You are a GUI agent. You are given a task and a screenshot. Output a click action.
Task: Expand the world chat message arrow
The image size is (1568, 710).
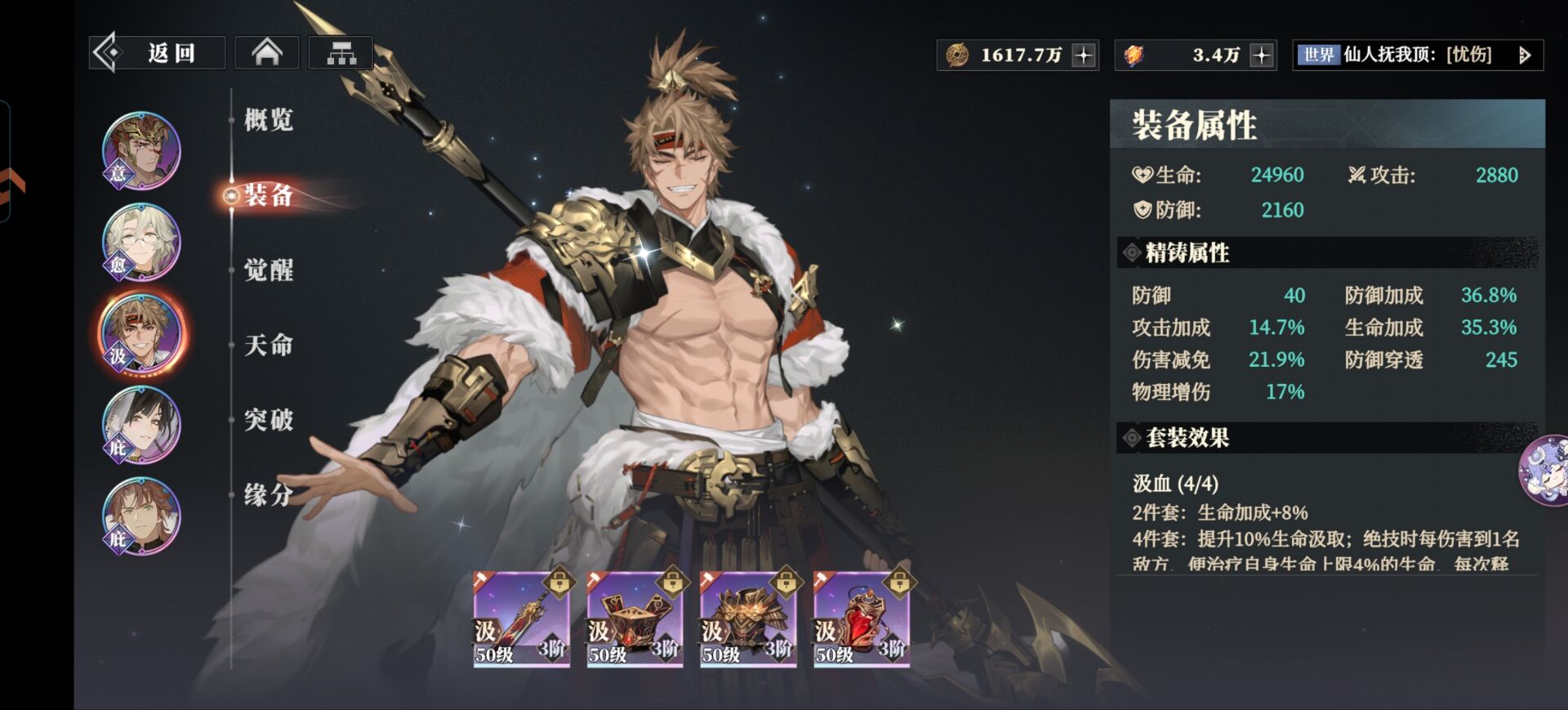(1524, 56)
